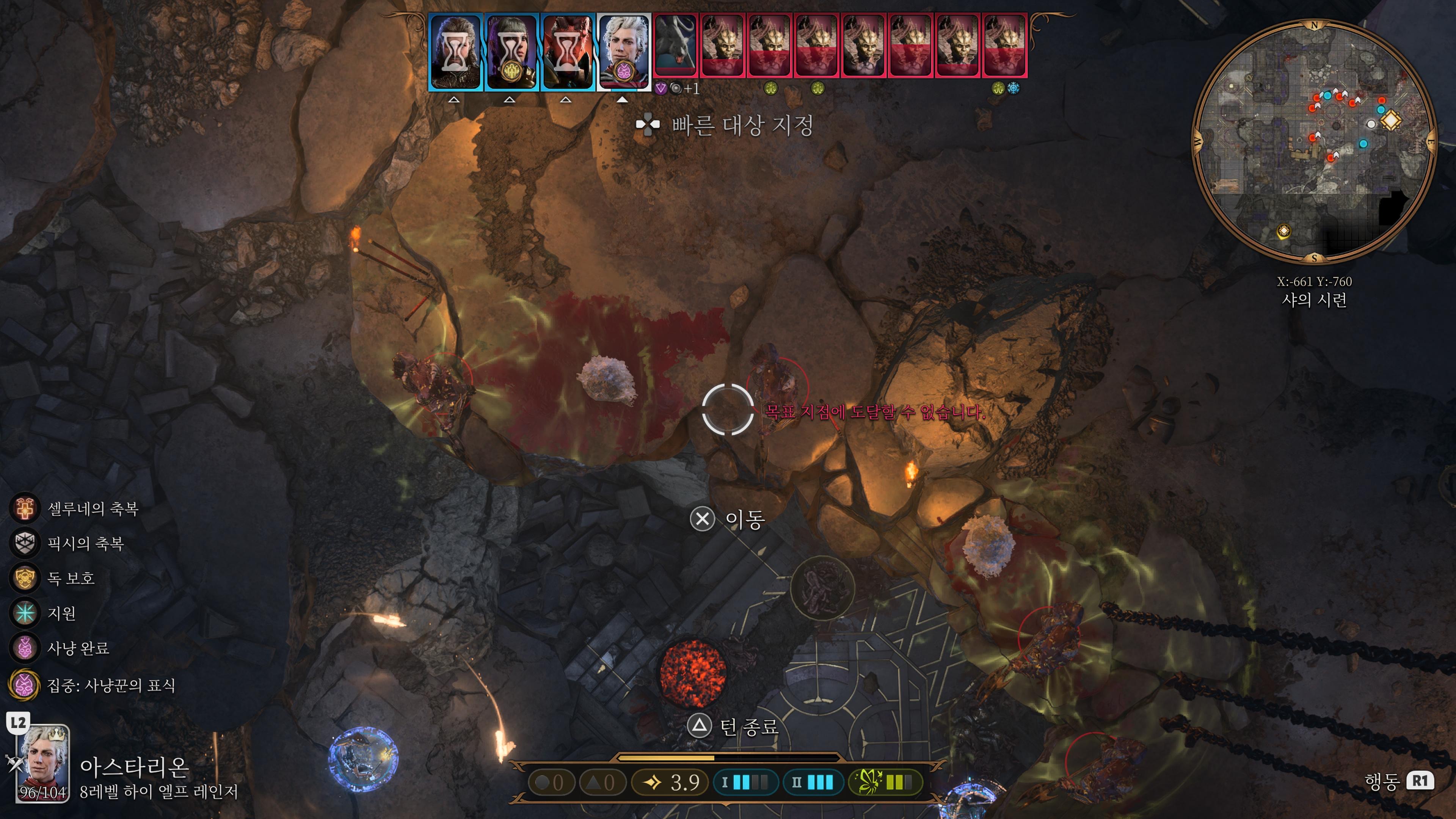The image size is (1456, 819).
Task: Inspect the 픽시의 축복 status icon
Action: pyautogui.click(x=25, y=543)
